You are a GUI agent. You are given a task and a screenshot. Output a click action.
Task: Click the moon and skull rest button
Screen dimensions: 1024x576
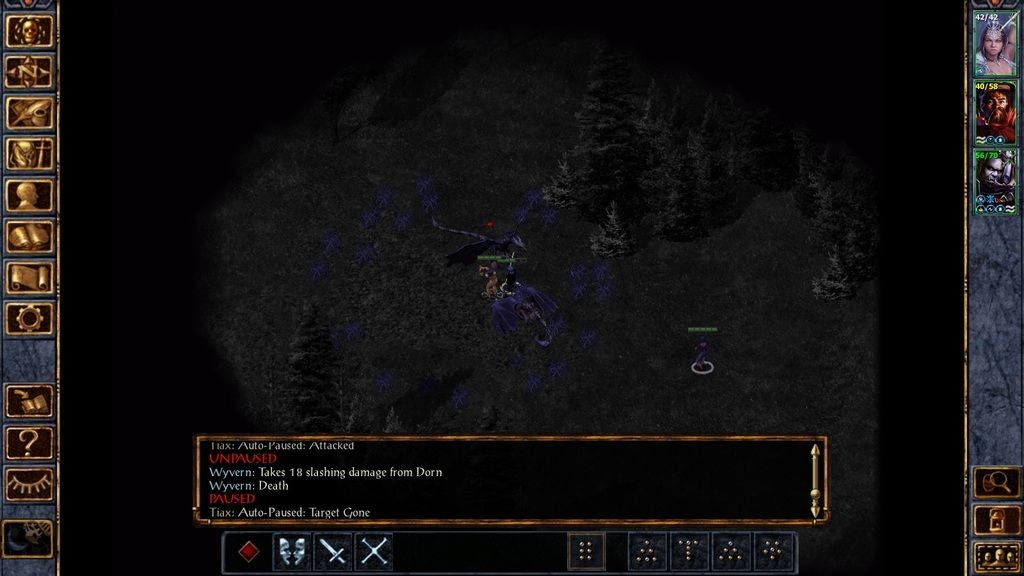[x=29, y=538]
